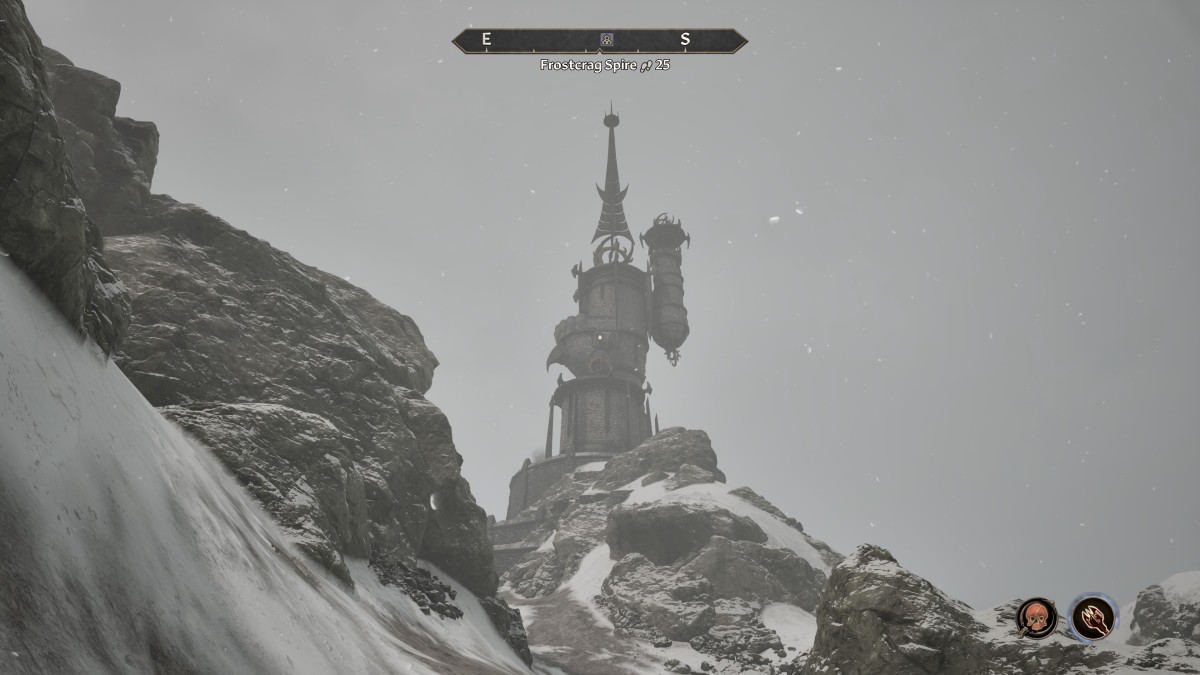Viewport: 1200px width, 675px height.
Task: Click the compass bar heading strip
Action: 540,41
